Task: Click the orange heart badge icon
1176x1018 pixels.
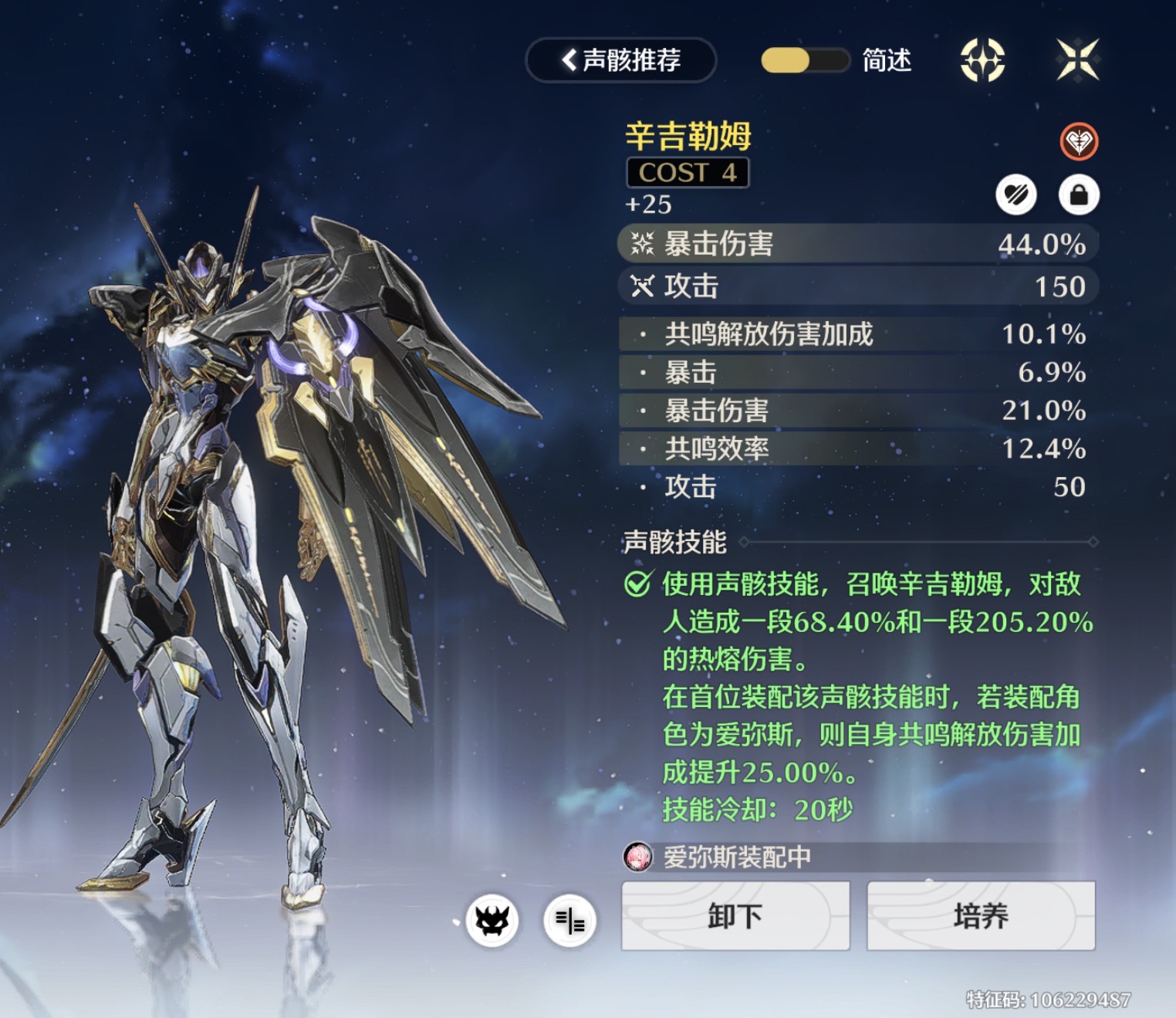Action: 1078,142
